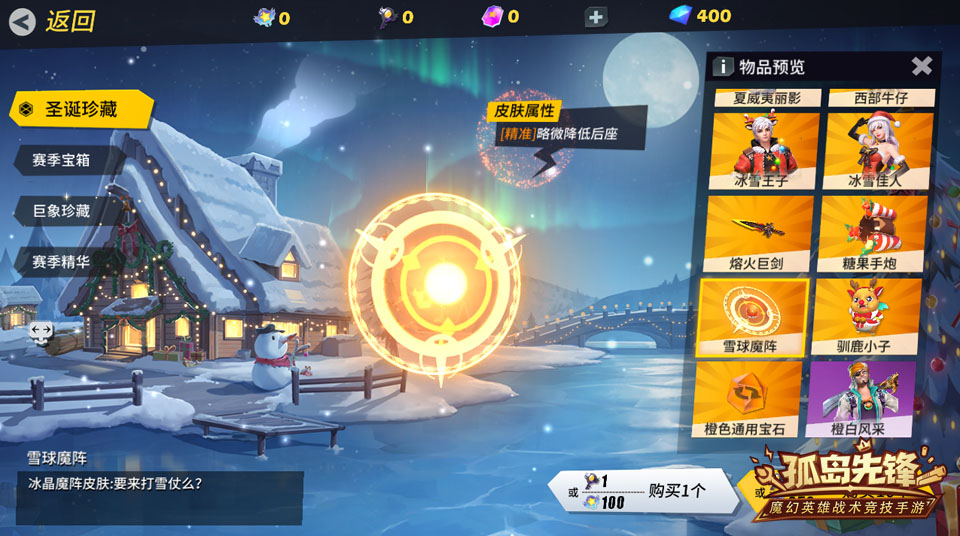Choose the 雪球魔阵 item tile
The image size is (960, 536).
pyautogui.click(x=753, y=316)
